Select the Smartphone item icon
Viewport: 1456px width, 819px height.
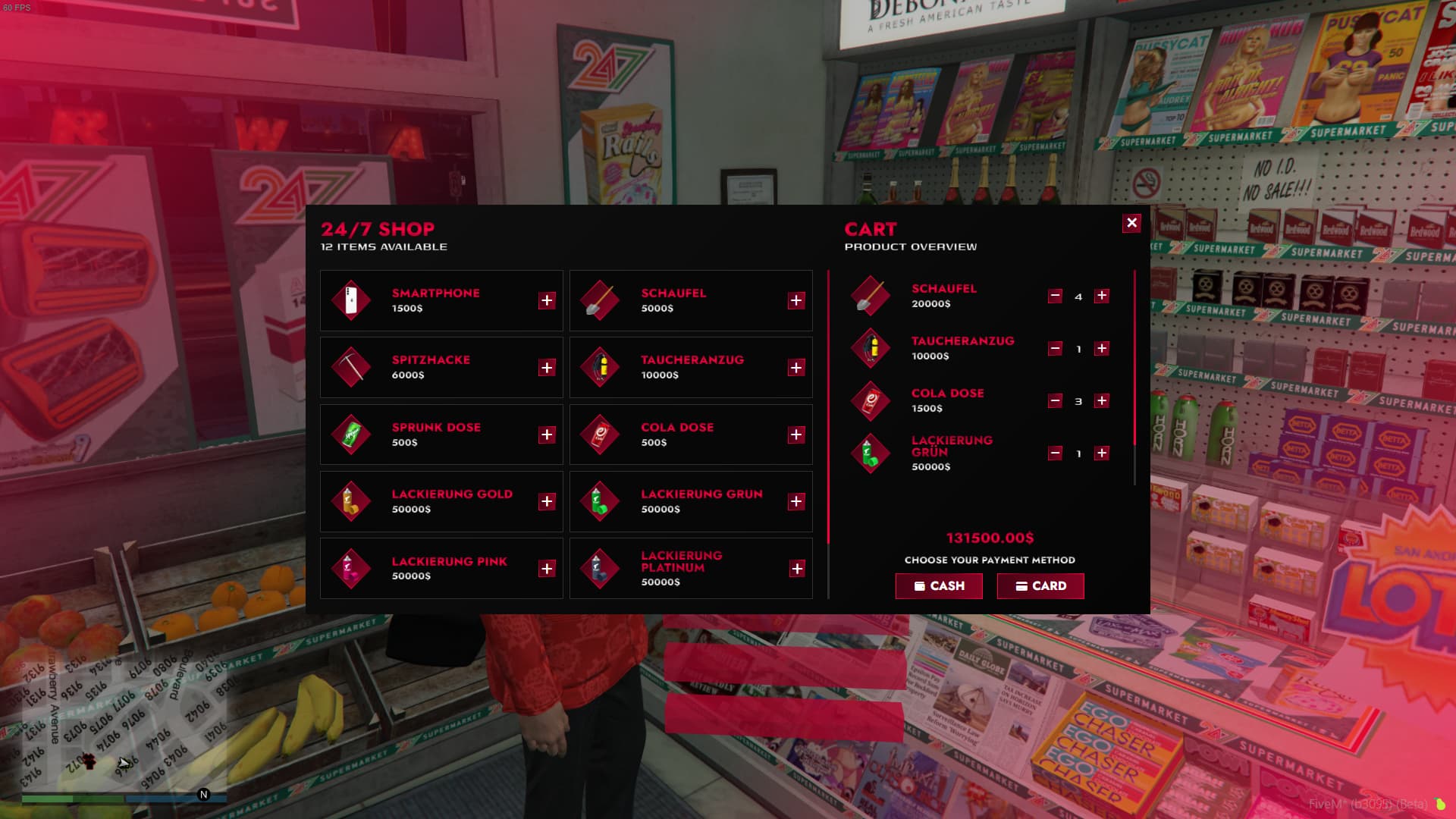pyautogui.click(x=351, y=300)
